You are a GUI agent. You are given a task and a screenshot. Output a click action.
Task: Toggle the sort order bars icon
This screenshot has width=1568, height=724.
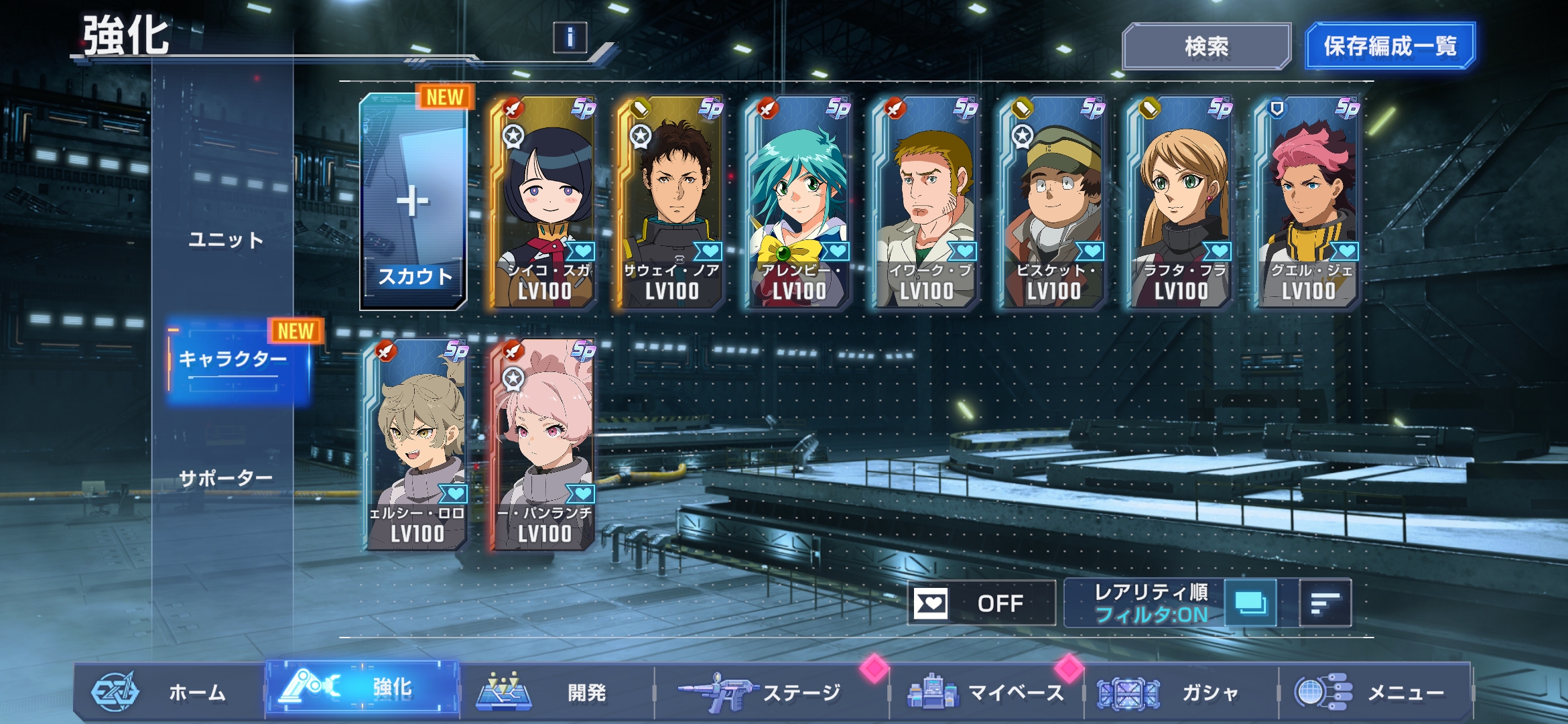click(1325, 603)
